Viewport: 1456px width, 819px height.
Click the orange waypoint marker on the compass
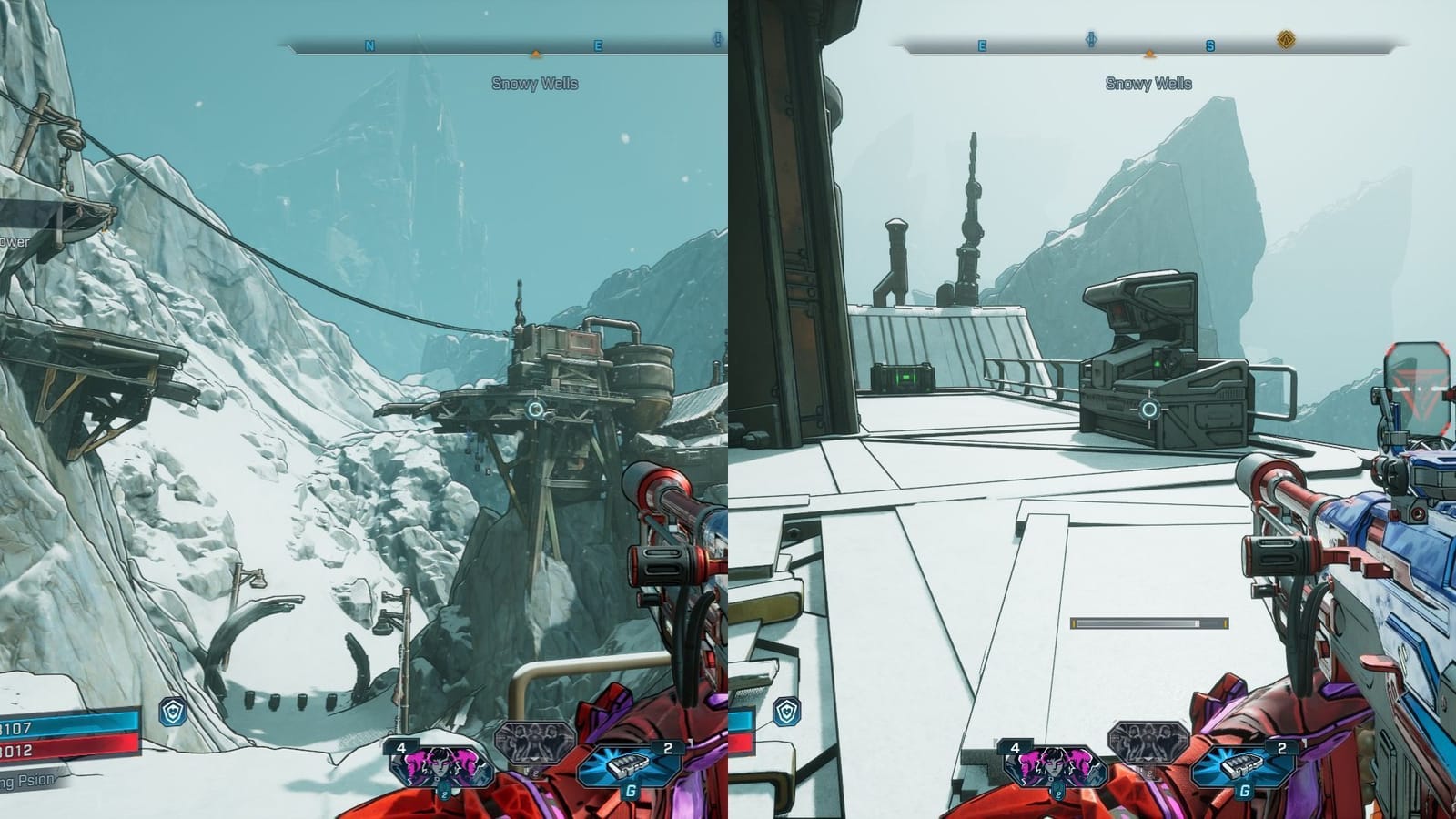pyautogui.click(x=533, y=55)
